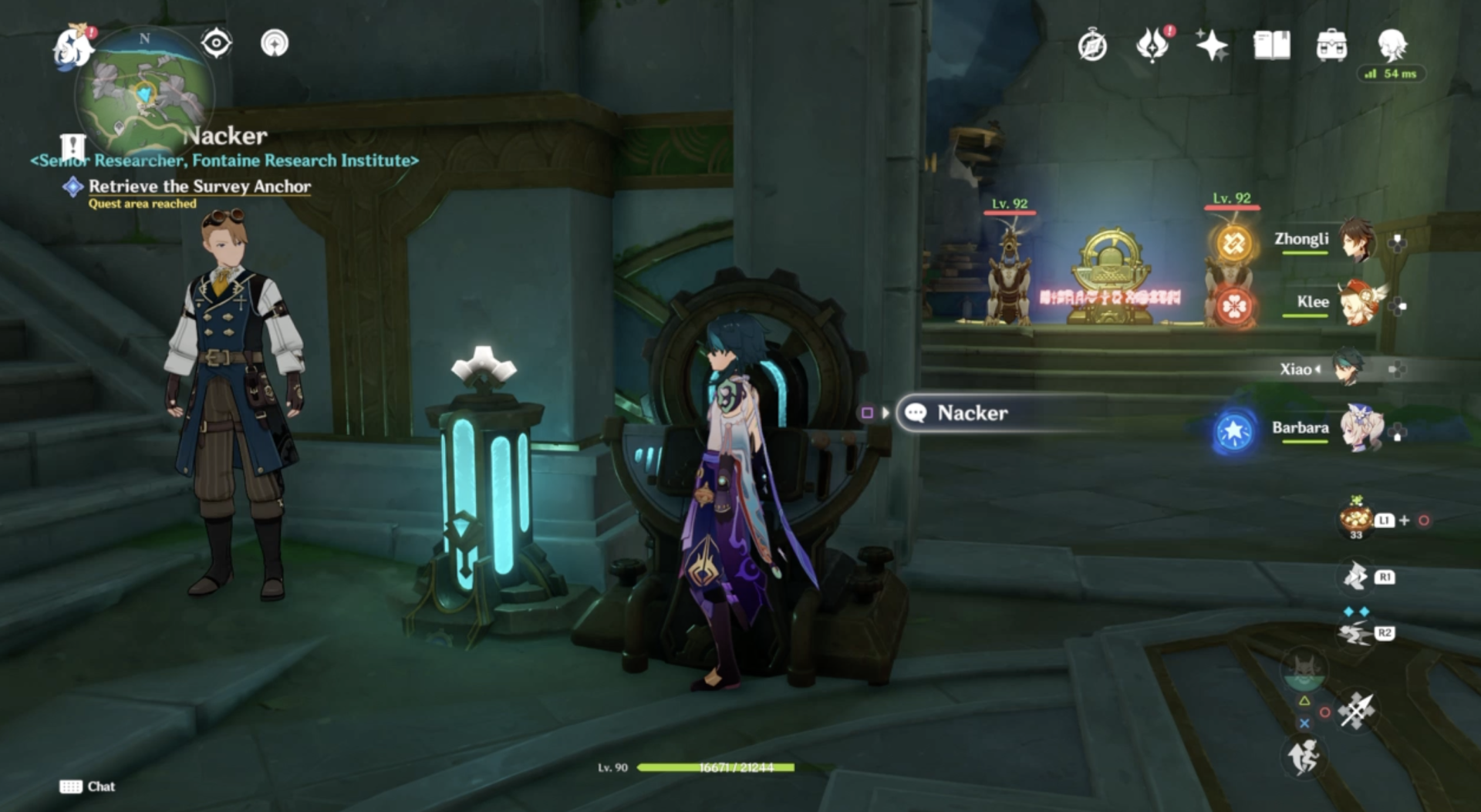Talk to Nacker via dialogue prompt

972,413
